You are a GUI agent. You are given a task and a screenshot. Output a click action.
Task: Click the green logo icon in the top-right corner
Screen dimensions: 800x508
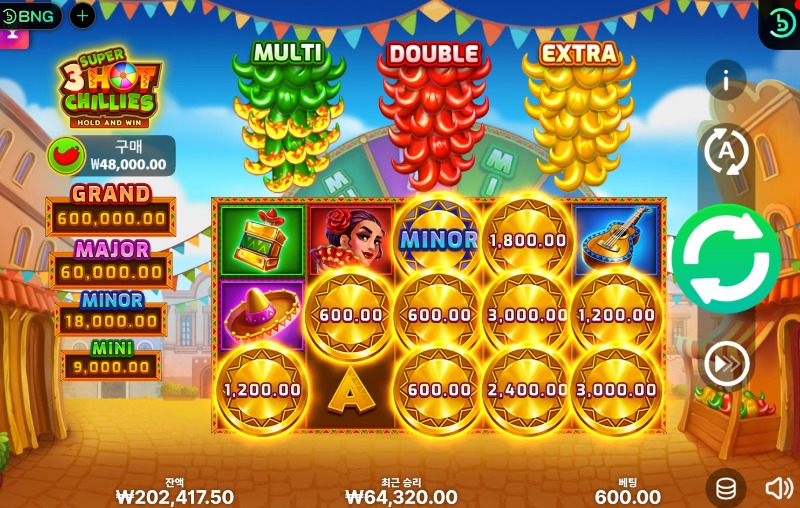pos(780,22)
